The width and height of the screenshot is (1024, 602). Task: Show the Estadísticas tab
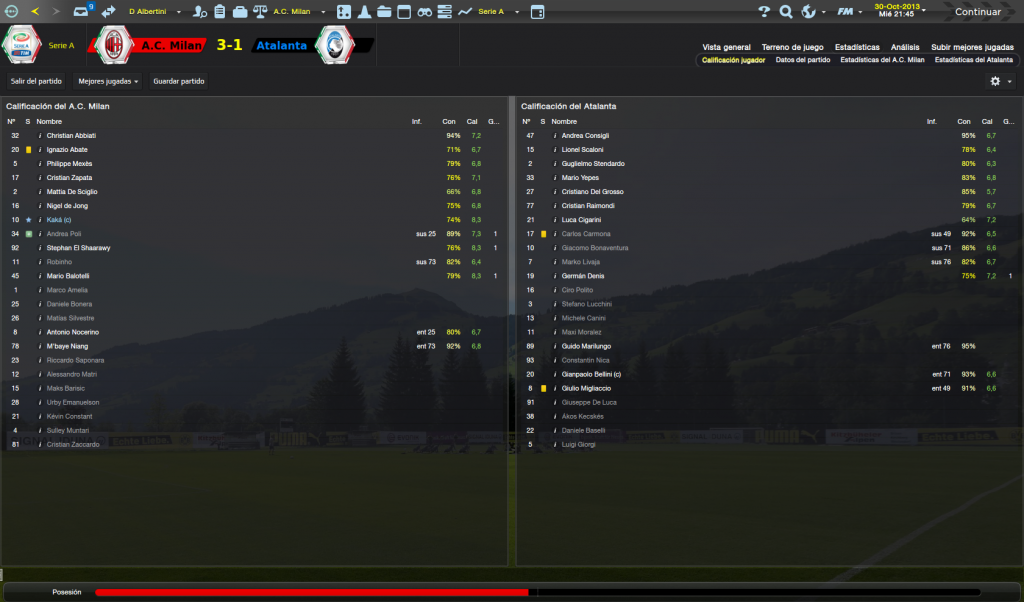pyautogui.click(x=857, y=47)
